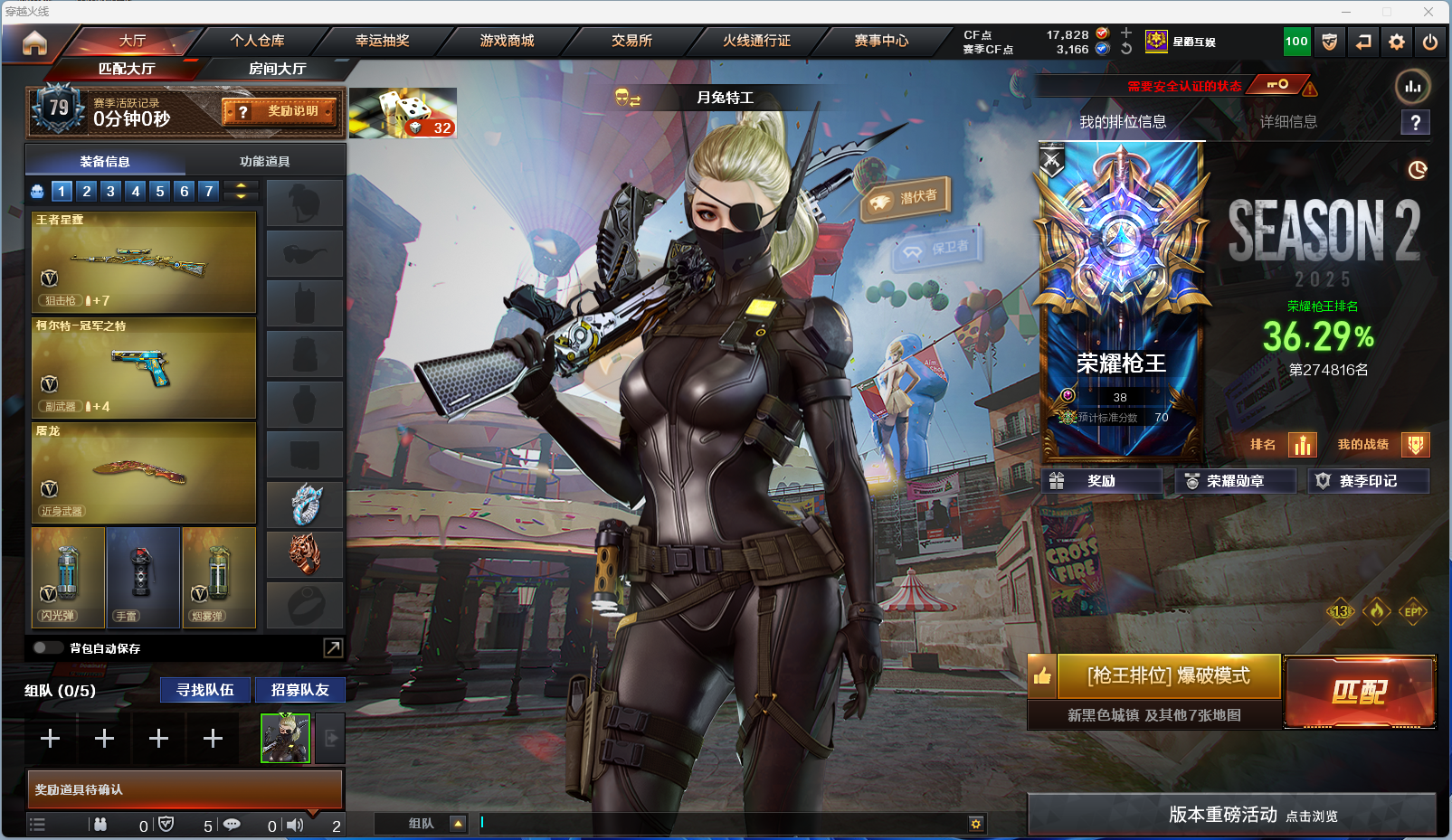Change mode via [枪王排位] 爆破模式 selector
1452x840 pixels.
1168,676
